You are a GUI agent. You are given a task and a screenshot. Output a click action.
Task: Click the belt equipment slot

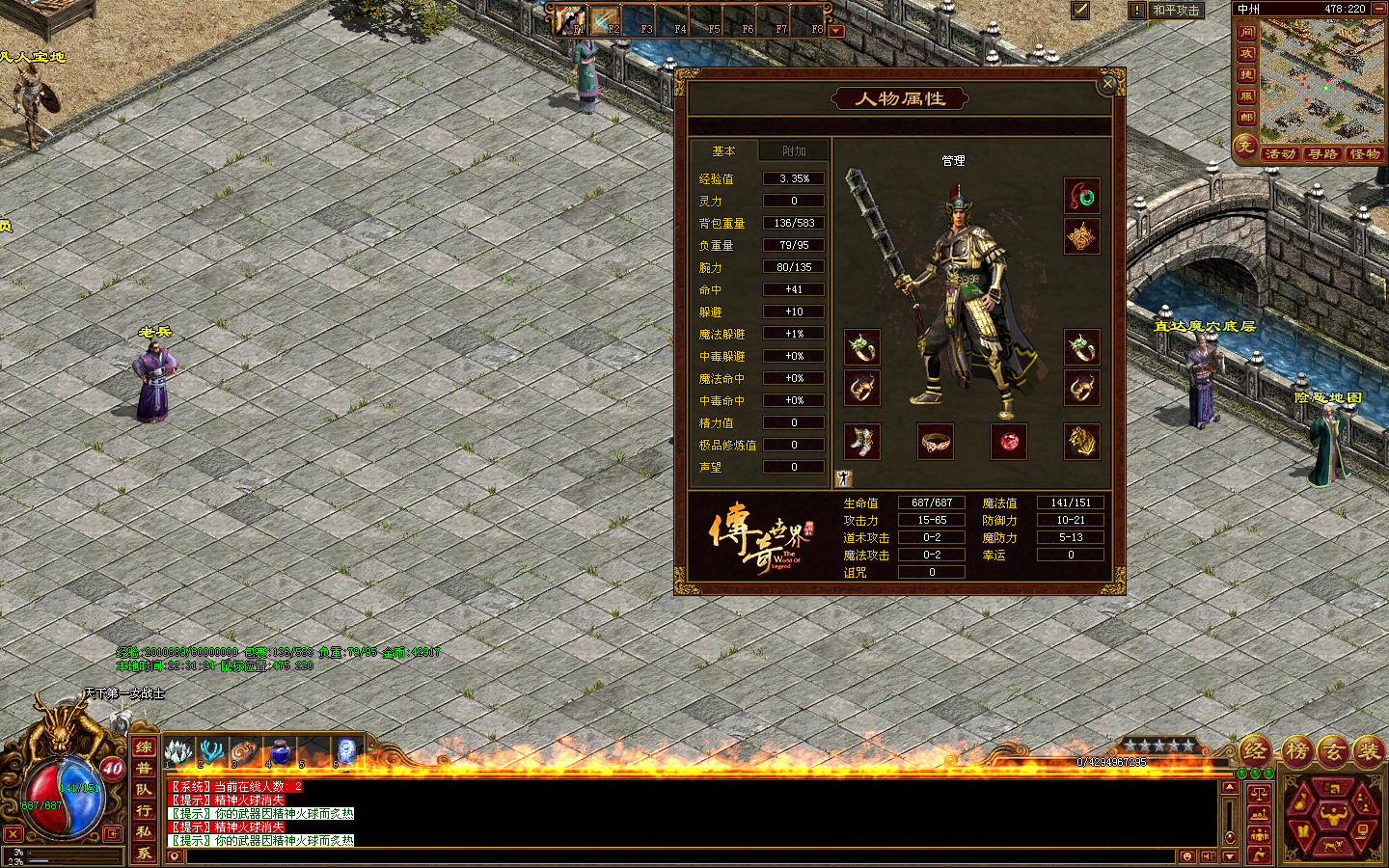click(x=936, y=442)
